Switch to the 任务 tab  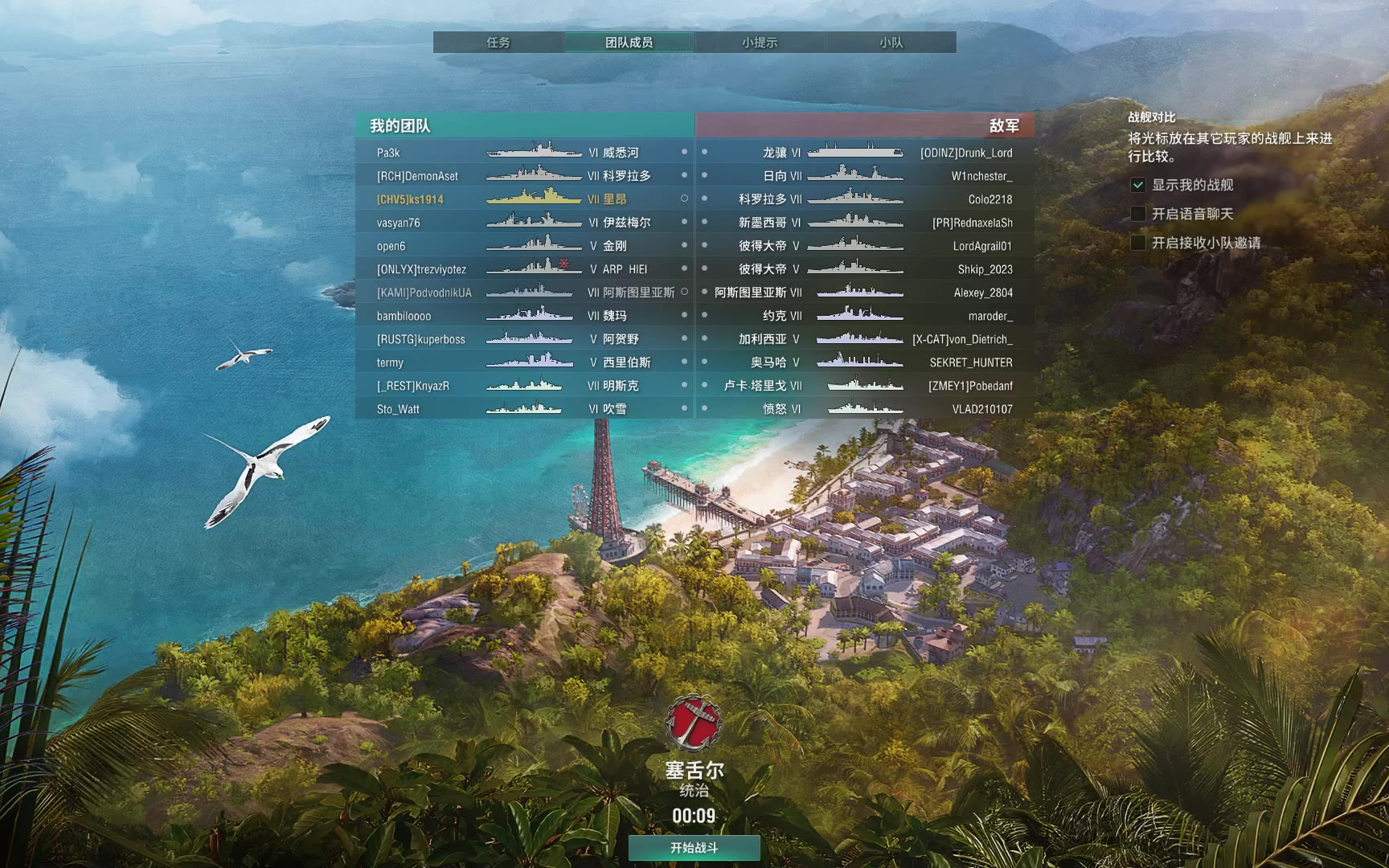click(x=498, y=43)
